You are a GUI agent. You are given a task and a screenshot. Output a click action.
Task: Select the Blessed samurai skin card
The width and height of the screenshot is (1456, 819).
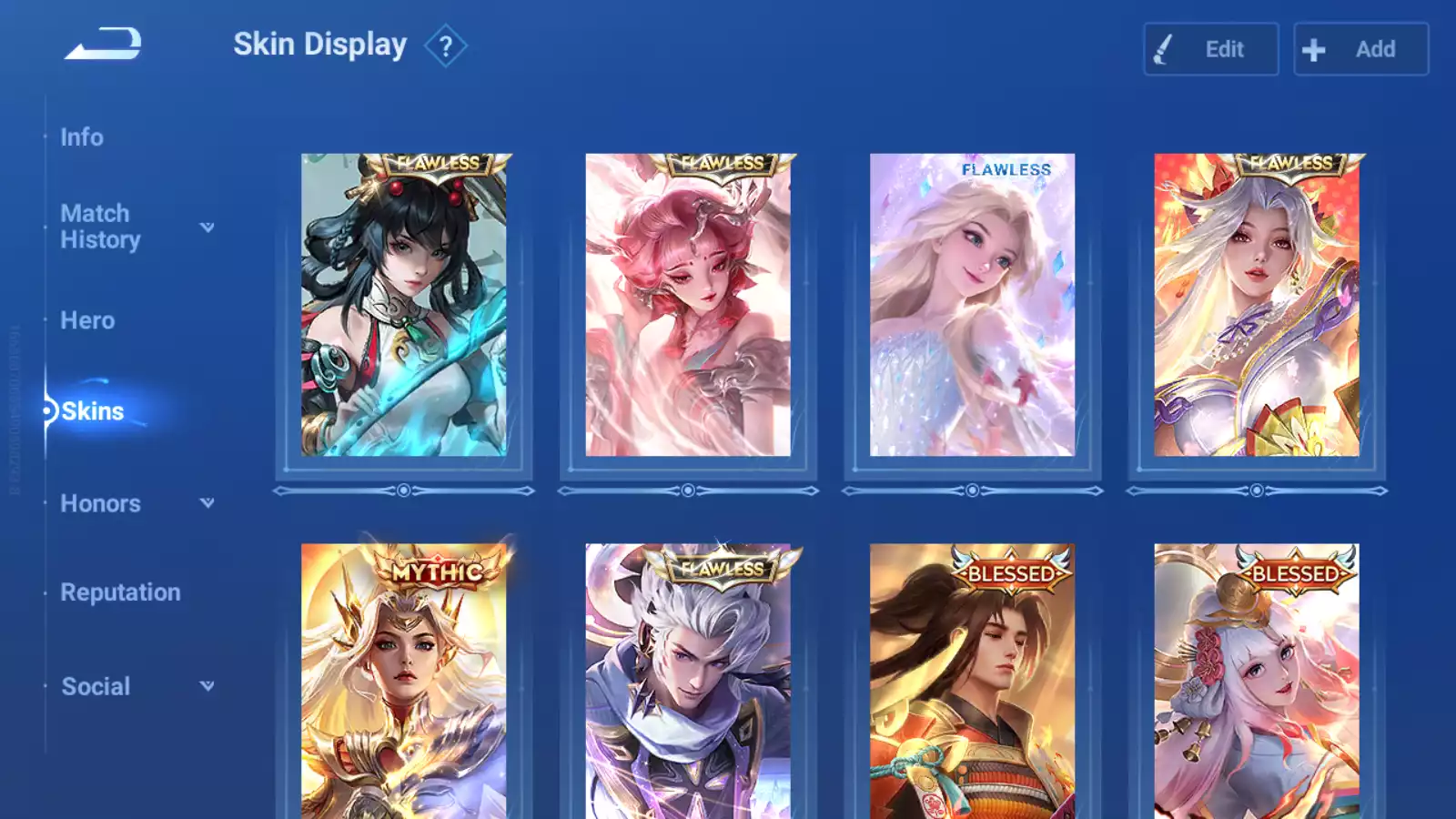(x=972, y=682)
